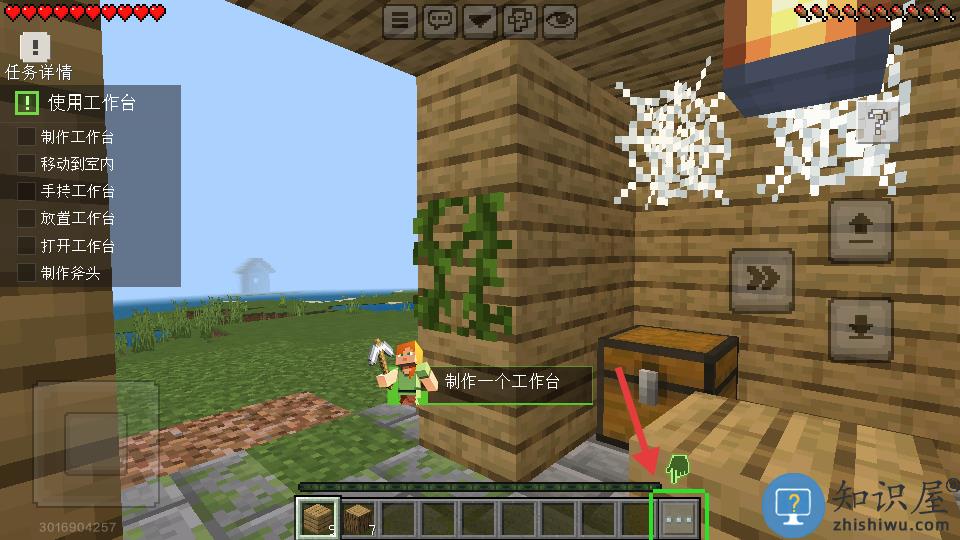Image resolution: width=960 pixels, height=540 pixels.
Task: Tick the '制作工作台' task checkbox
Action: [27, 136]
